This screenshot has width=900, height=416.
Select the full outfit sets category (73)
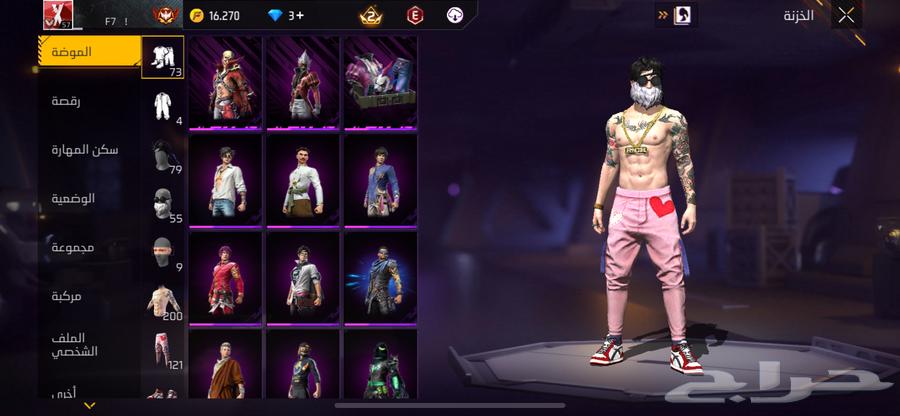click(163, 57)
